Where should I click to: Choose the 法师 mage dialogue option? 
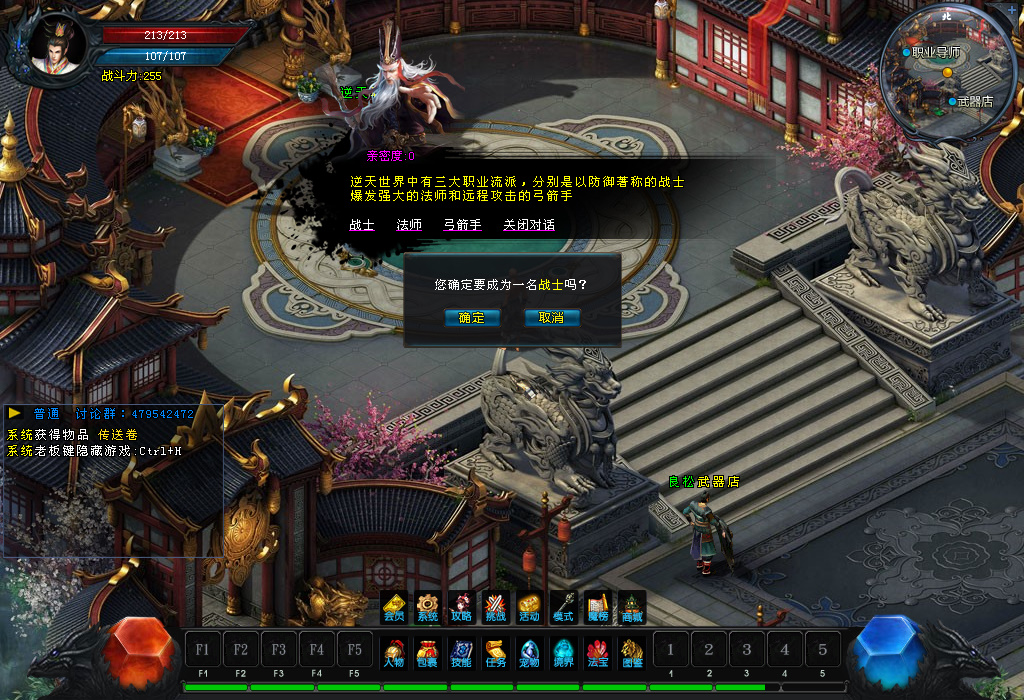[409, 225]
